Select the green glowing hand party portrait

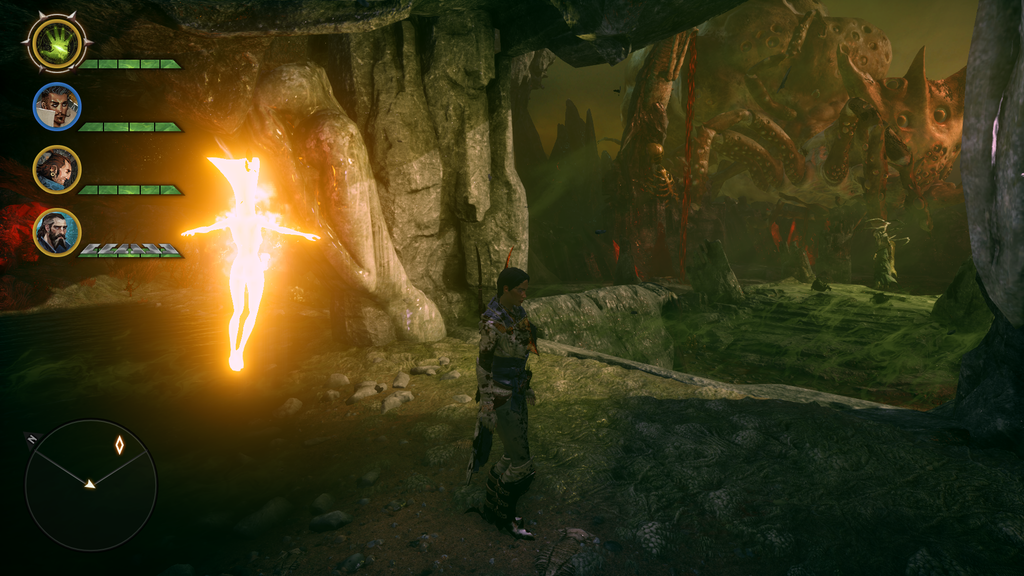56,43
